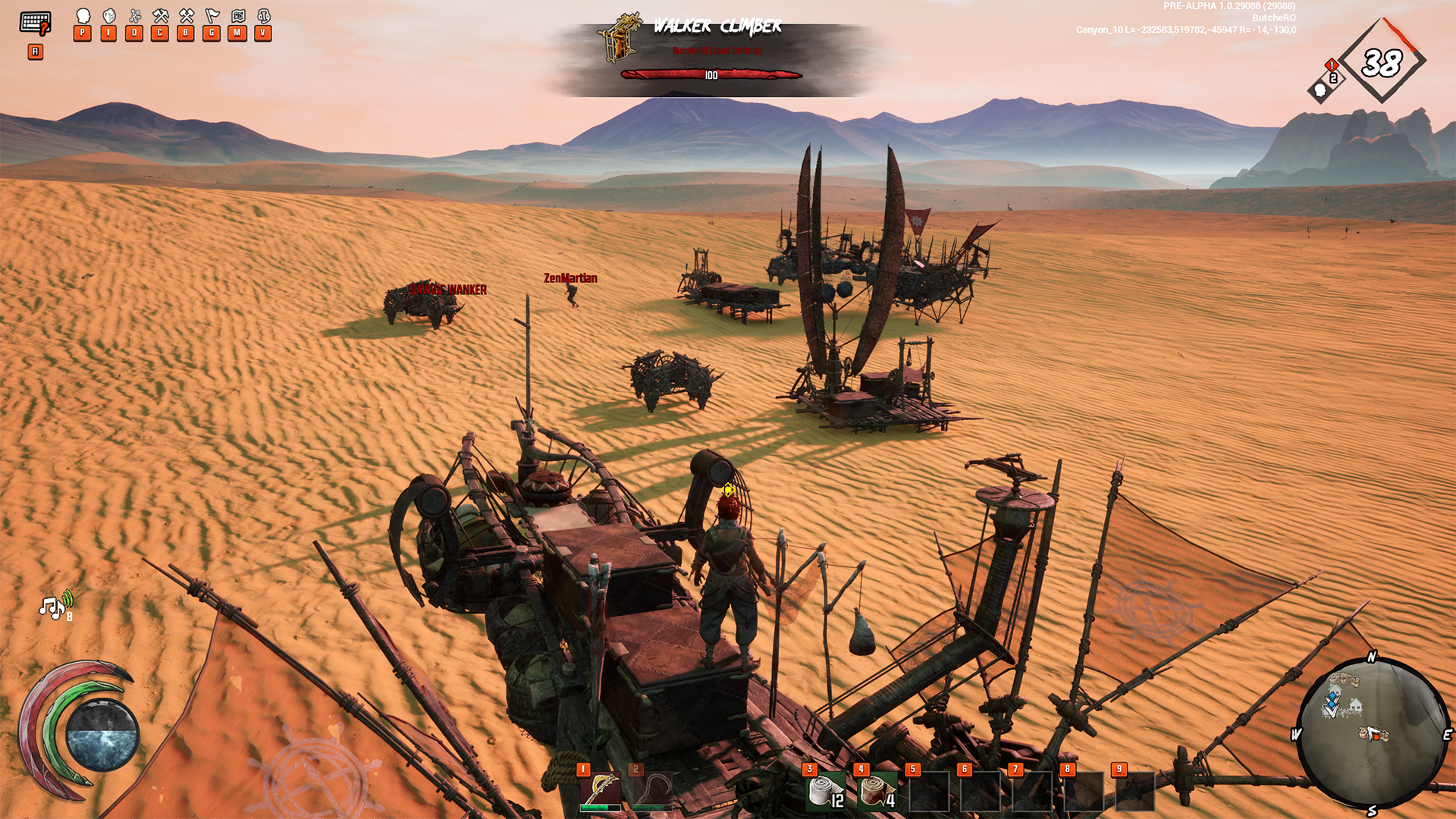Toggle the headset voice chat icon
1456x819 pixels.
coord(264,17)
